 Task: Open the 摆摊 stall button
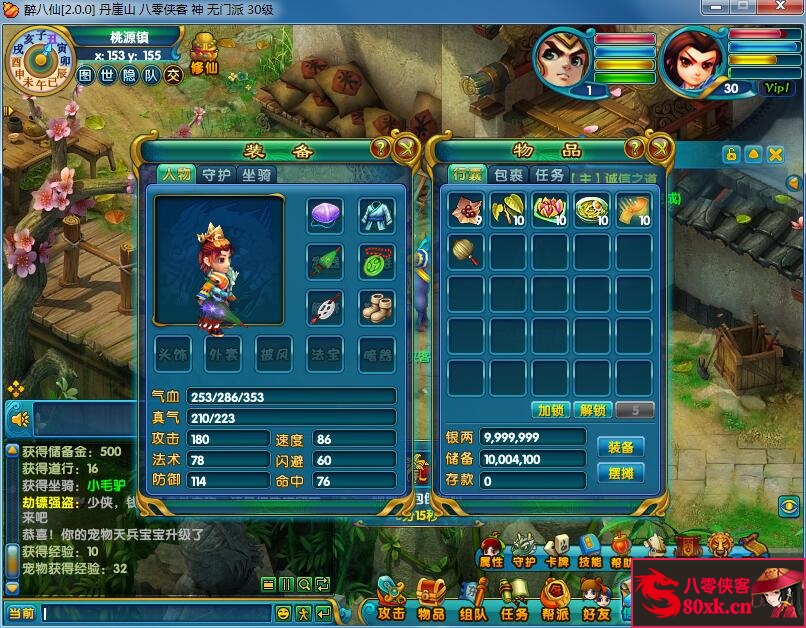point(620,473)
